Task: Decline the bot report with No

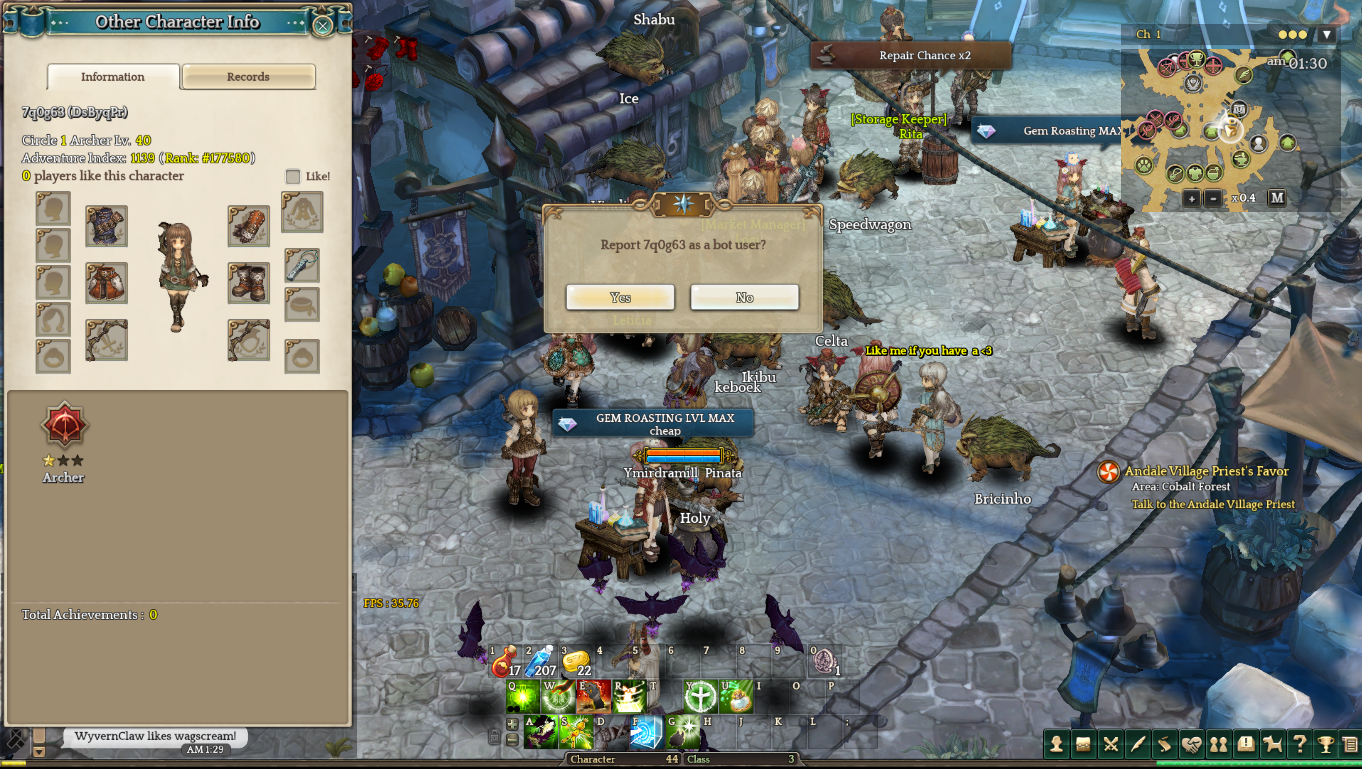Action: pos(744,298)
